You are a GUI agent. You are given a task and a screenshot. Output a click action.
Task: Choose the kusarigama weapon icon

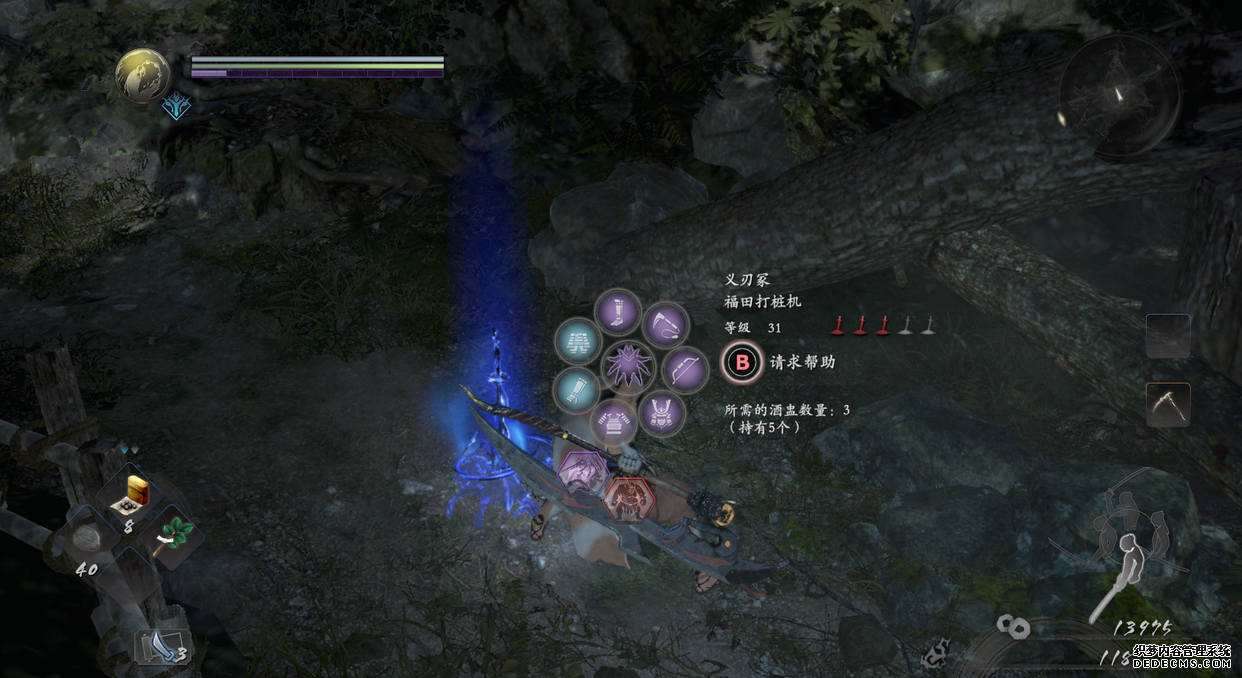(x=663, y=325)
